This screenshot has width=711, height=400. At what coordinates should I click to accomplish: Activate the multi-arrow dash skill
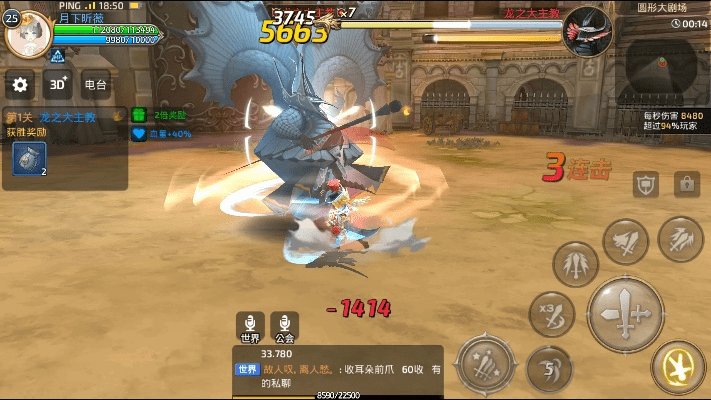(680, 238)
